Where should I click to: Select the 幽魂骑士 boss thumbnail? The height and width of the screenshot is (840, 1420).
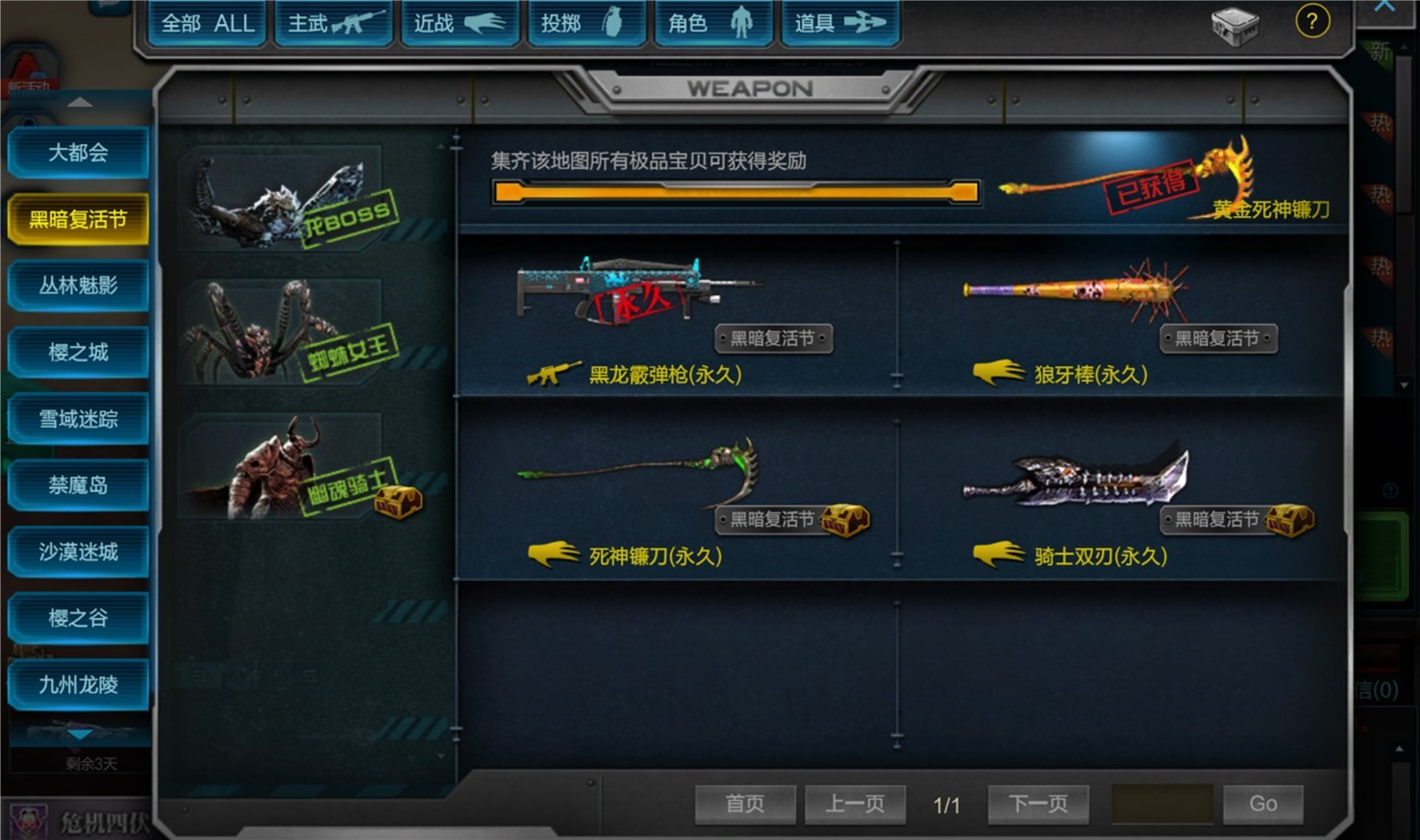pyautogui.click(x=288, y=468)
